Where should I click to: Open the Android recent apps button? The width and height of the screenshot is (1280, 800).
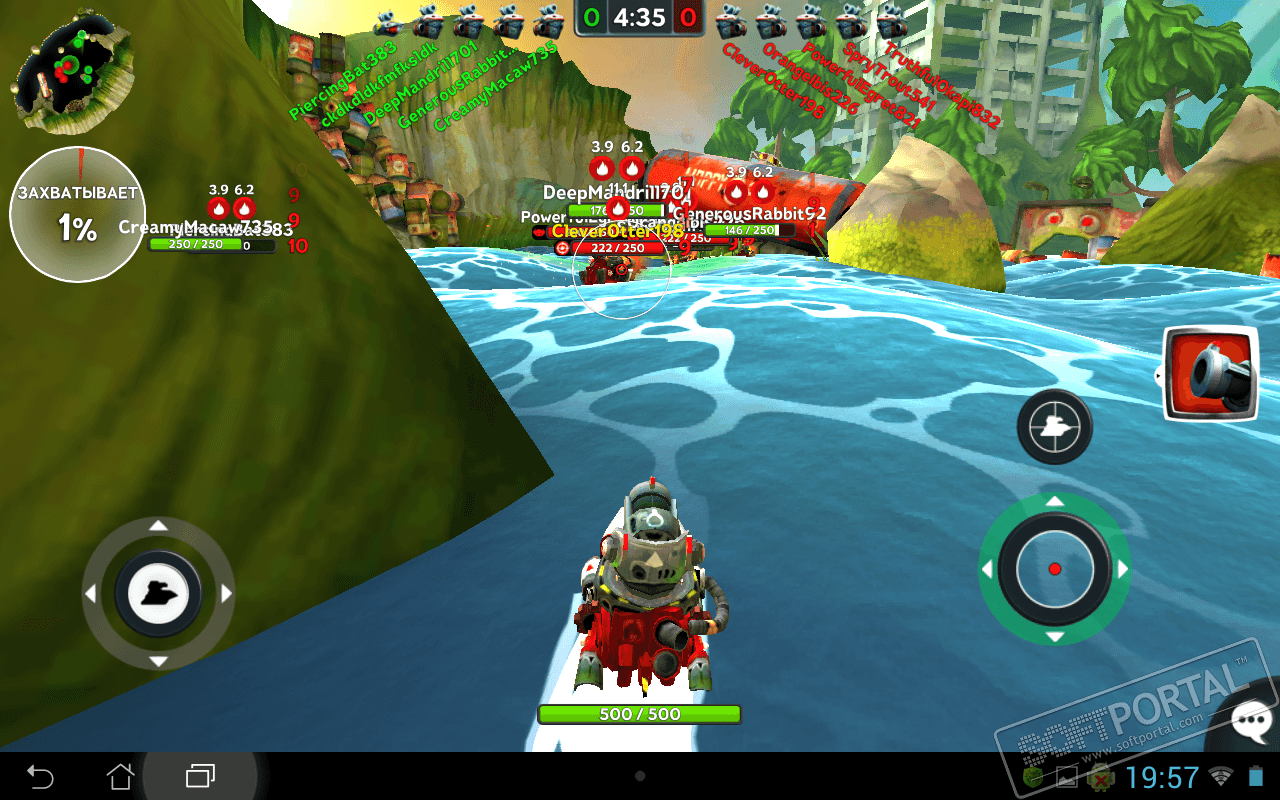(x=200, y=776)
